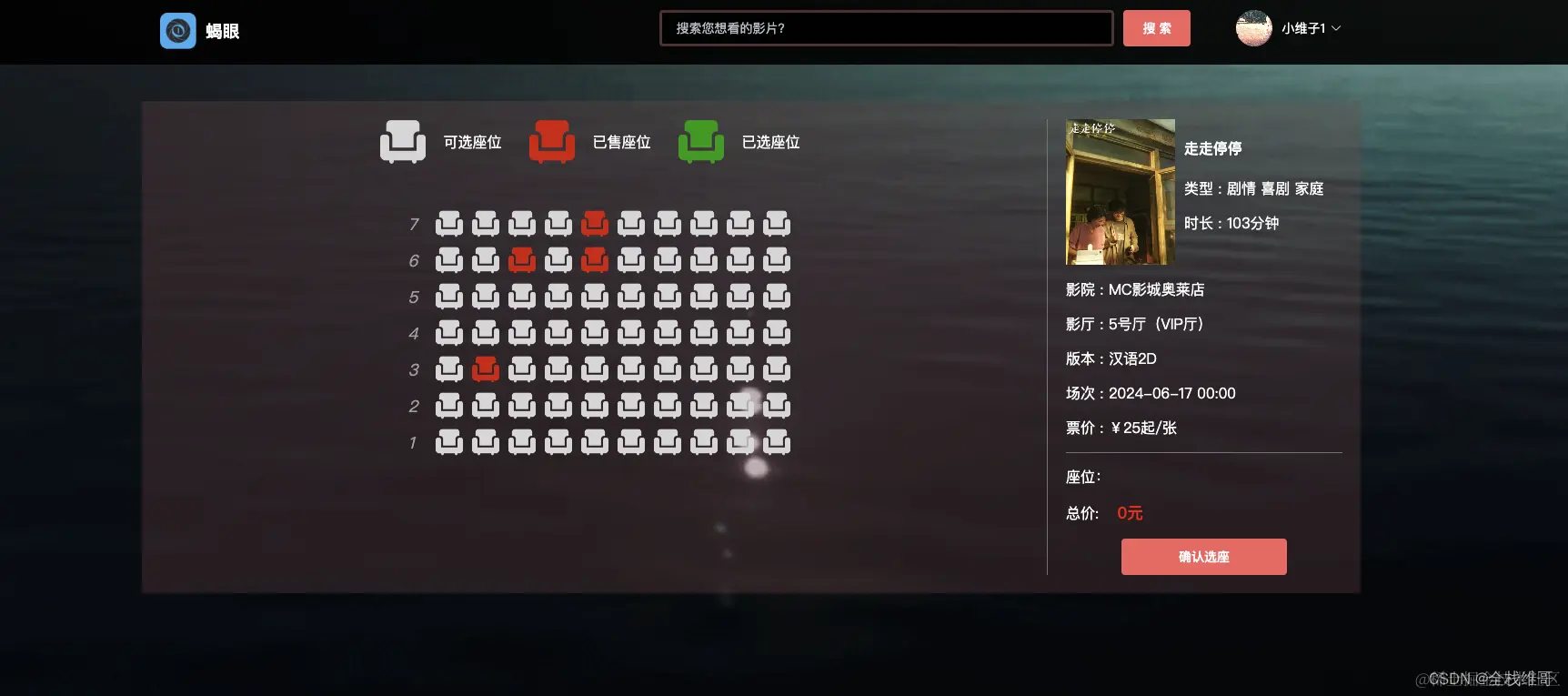Screen dimensions: 1568x696
Task: Open the account dropdown beside 小维子1
Action: (1336, 28)
